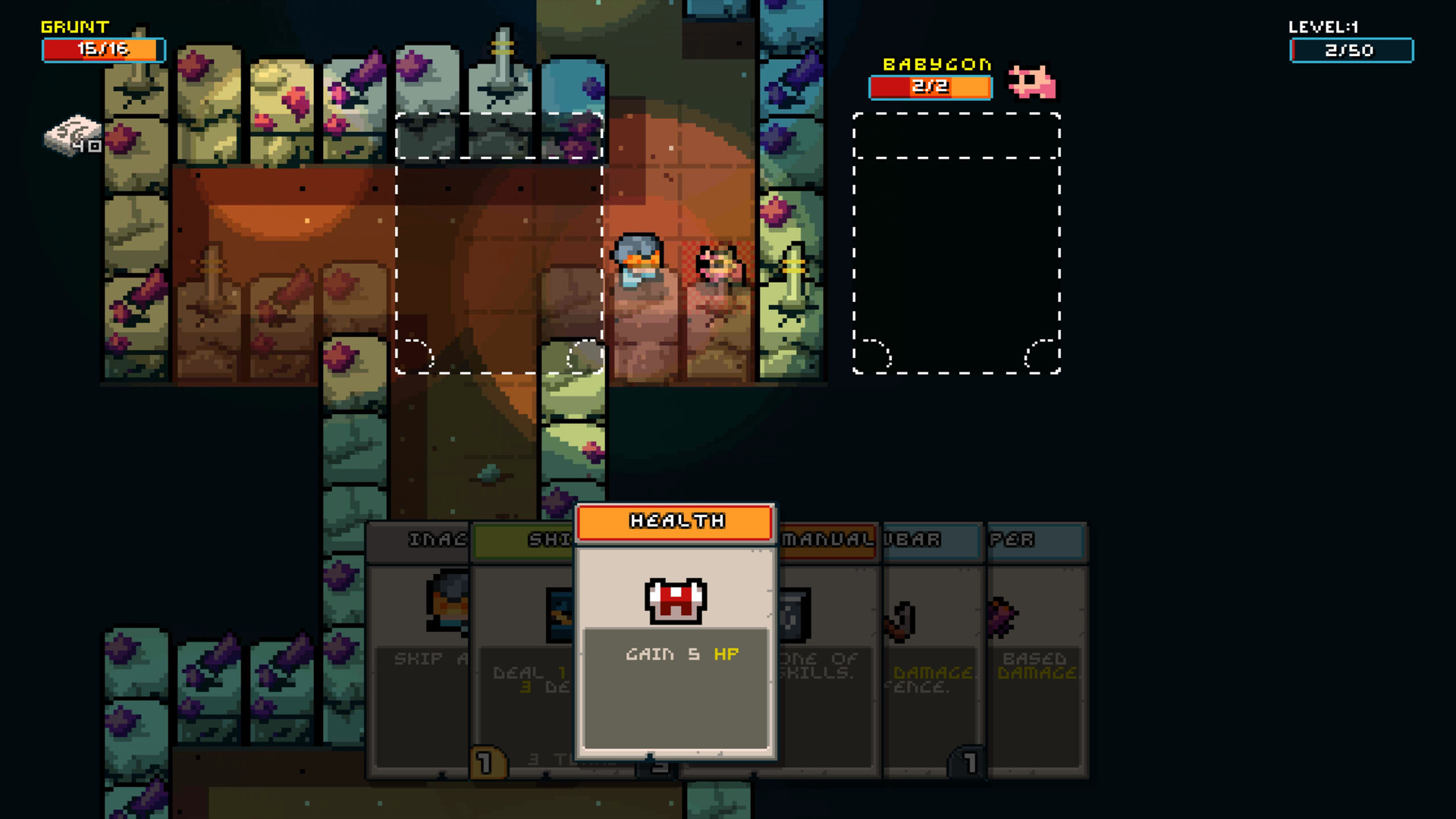Select the HEALTH card title banner
The image size is (1456, 819).
[673, 521]
